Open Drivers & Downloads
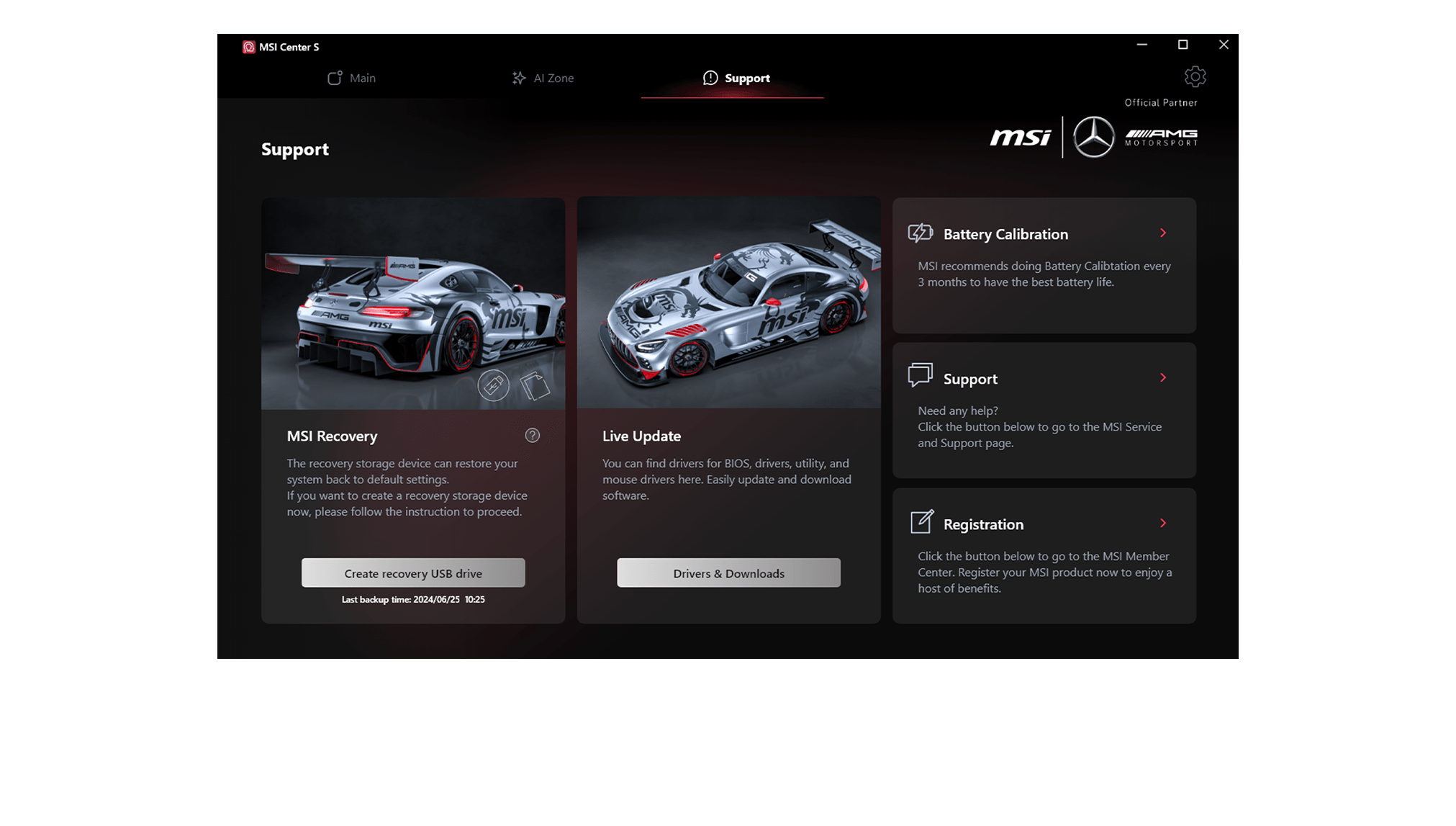This screenshot has height=826, width=1456. (x=728, y=573)
